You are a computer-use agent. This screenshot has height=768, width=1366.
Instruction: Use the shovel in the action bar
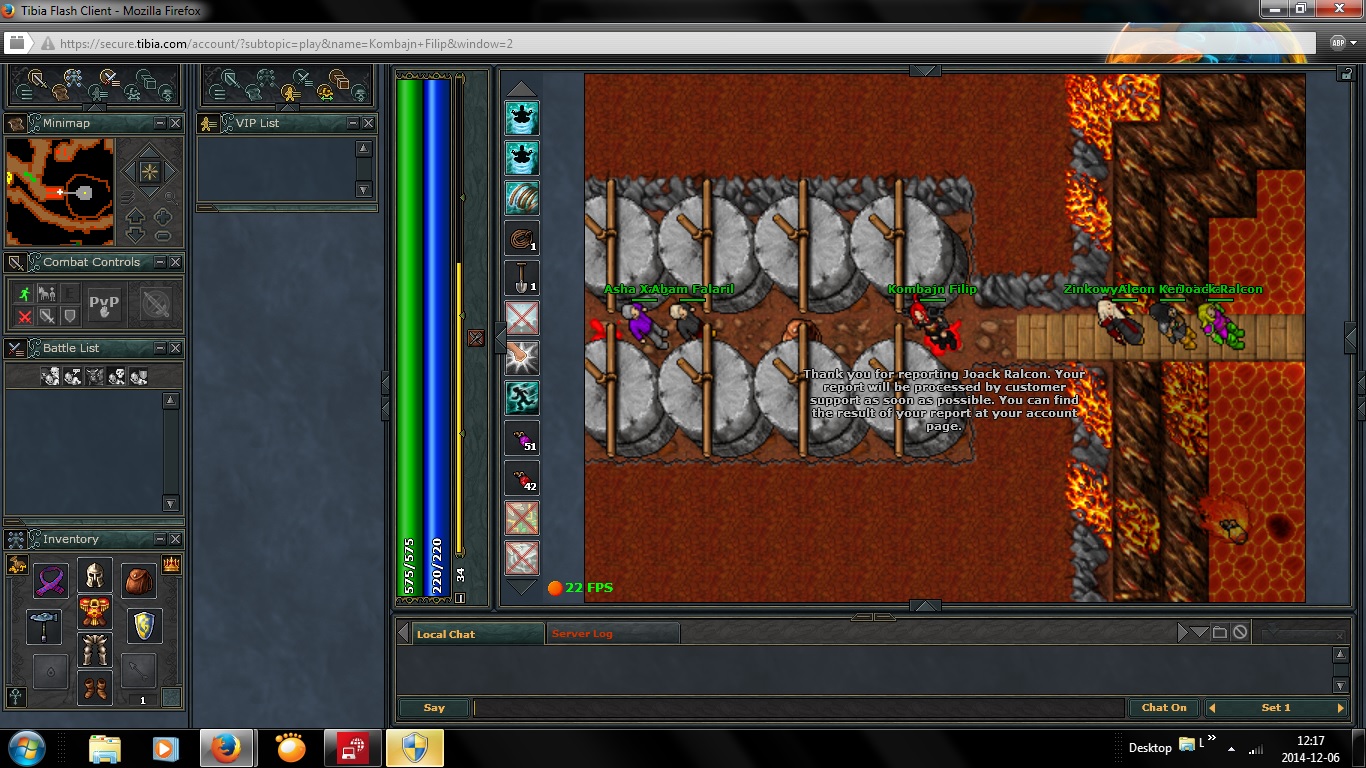(522, 278)
